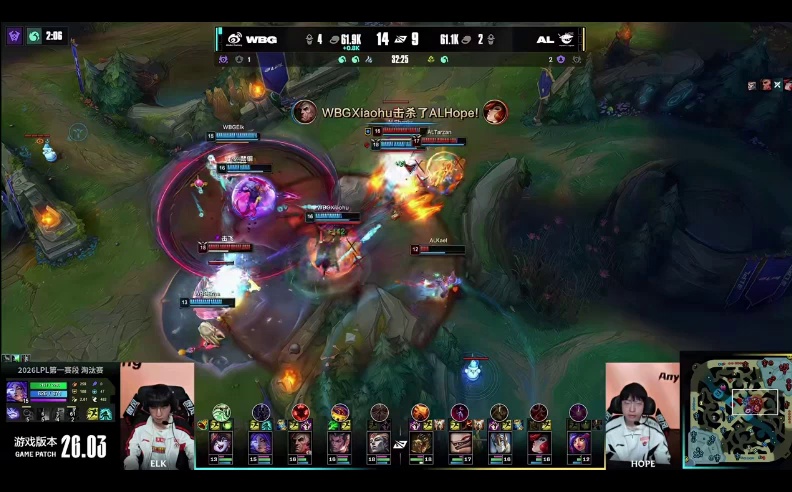The height and width of the screenshot is (492, 792).
Task: Click the AL team logo on scoreboard
Action: 567,39
